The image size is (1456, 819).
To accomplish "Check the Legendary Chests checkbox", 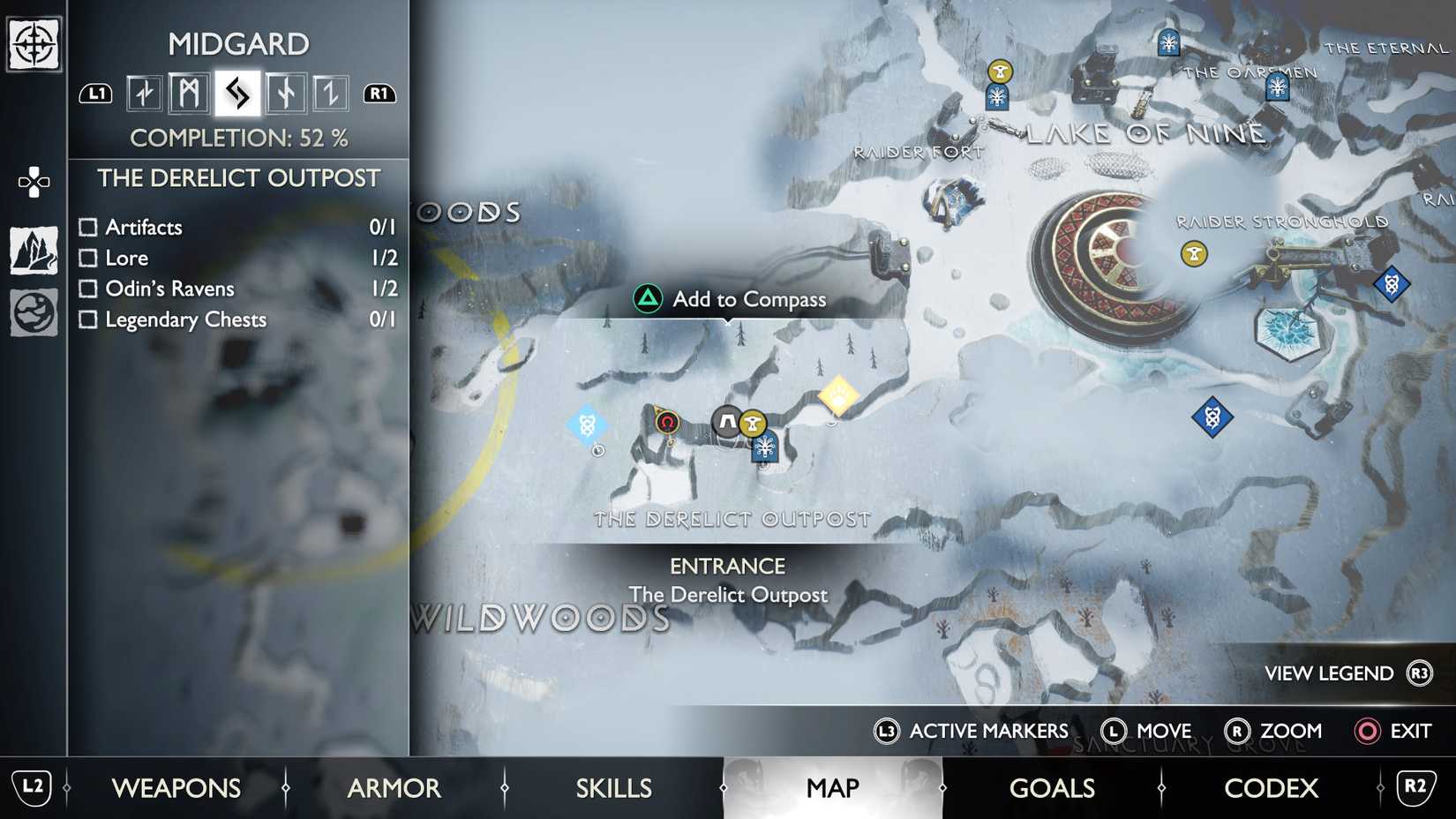I will (x=88, y=319).
